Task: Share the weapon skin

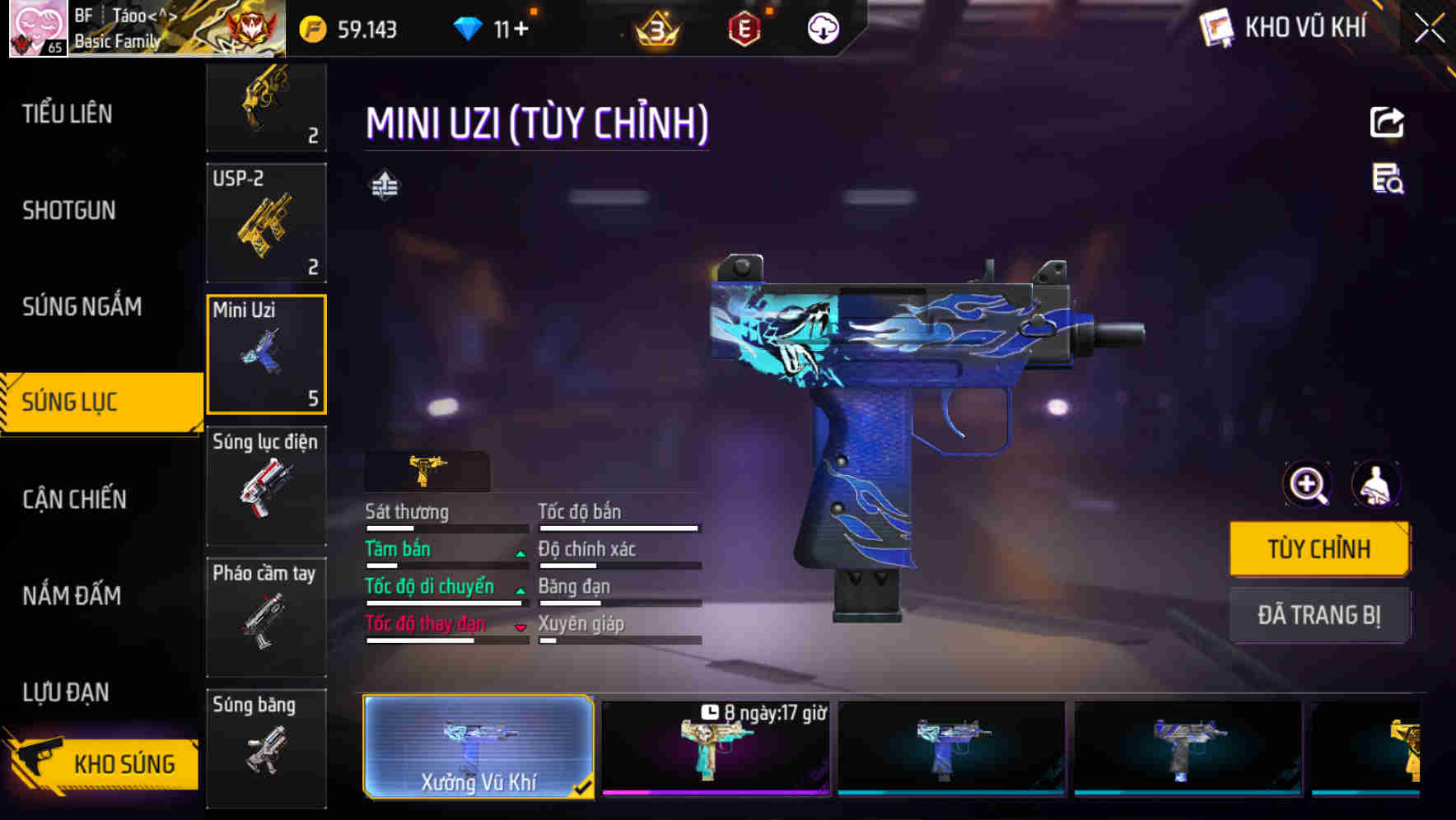Action: 1387,123
